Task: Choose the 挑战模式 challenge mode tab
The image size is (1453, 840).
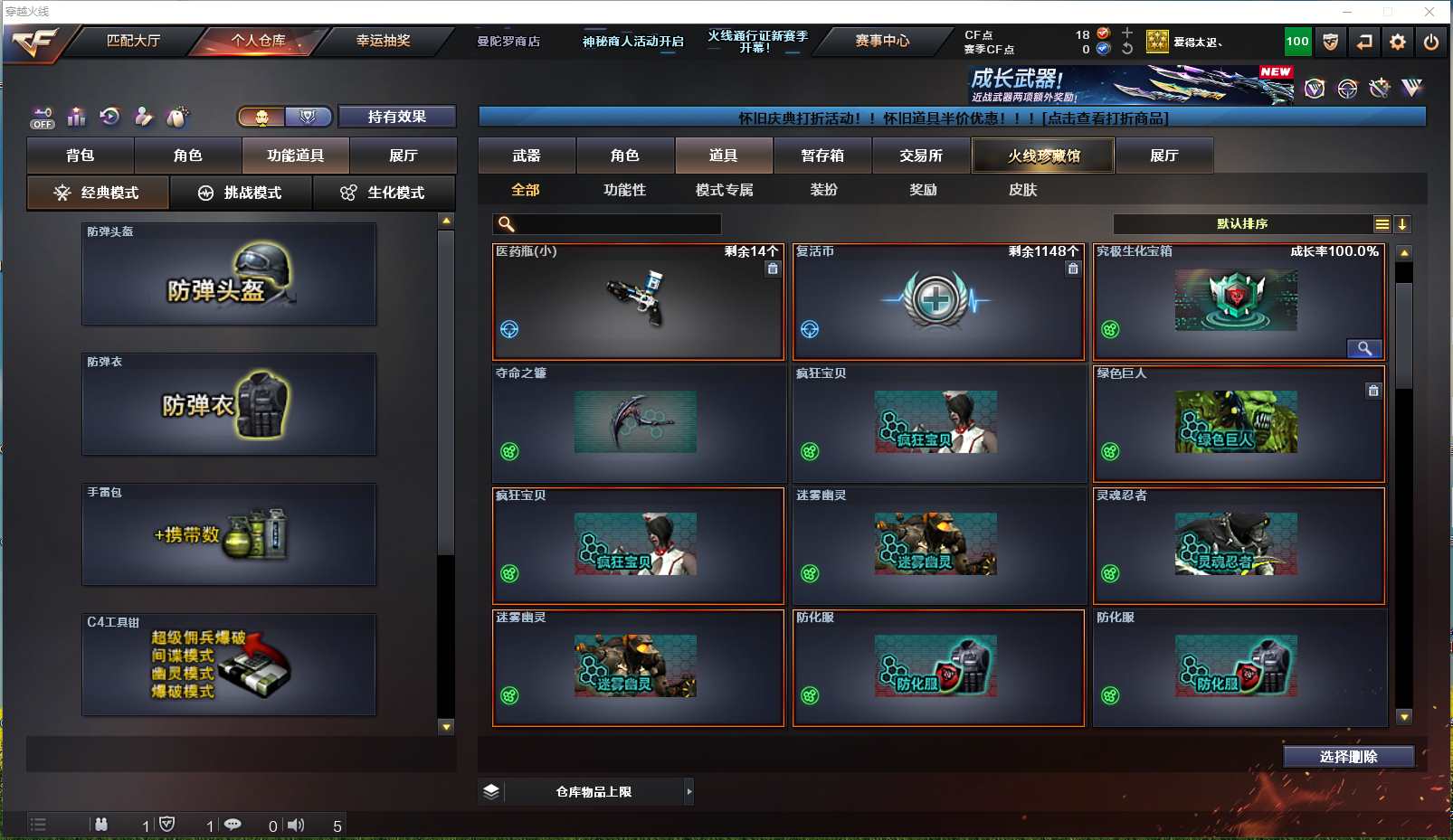Action: click(241, 193)
